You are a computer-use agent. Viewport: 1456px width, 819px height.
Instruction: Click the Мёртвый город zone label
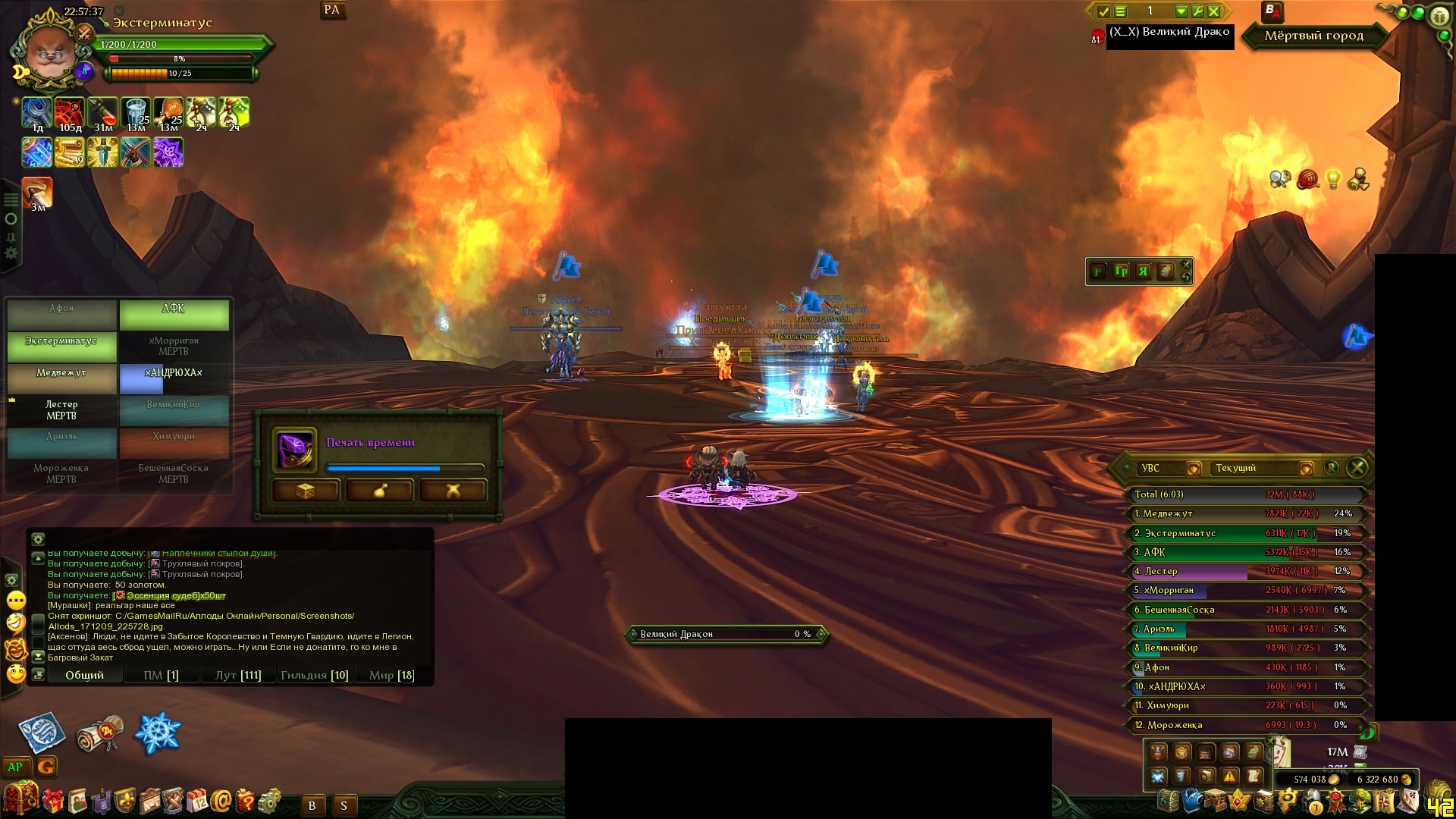click(x=1313, y=36)
